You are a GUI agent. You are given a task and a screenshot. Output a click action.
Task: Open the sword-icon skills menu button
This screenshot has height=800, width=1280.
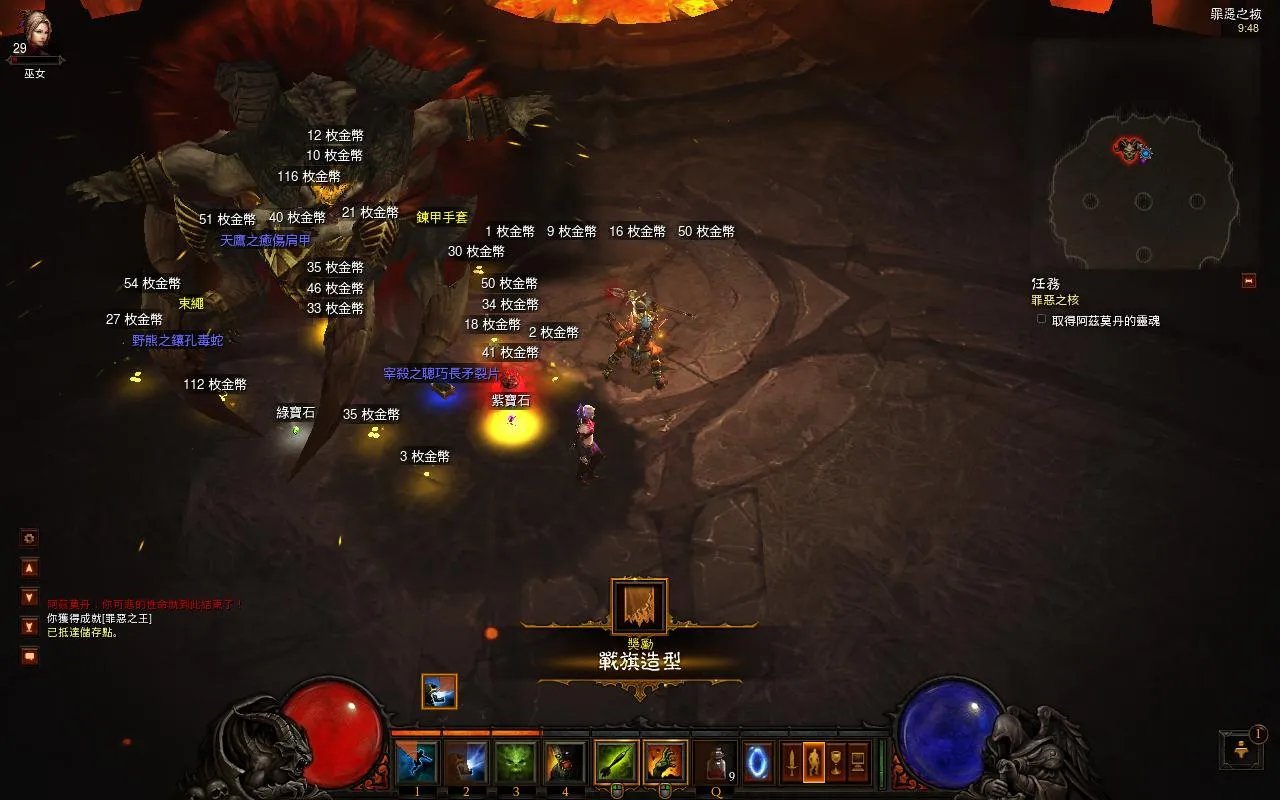pos(791,763)
